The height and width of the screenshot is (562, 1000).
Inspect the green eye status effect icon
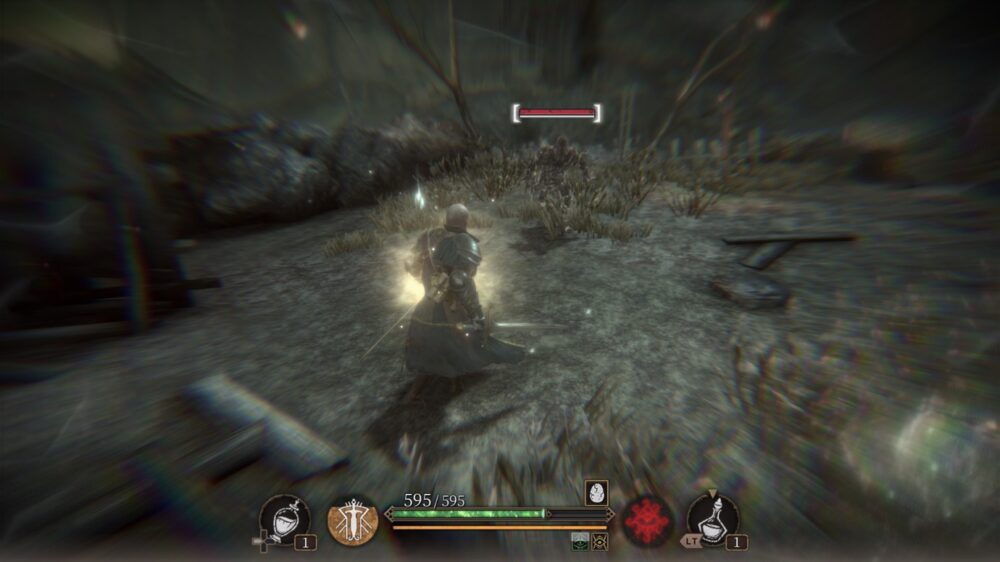pos(580,541)
